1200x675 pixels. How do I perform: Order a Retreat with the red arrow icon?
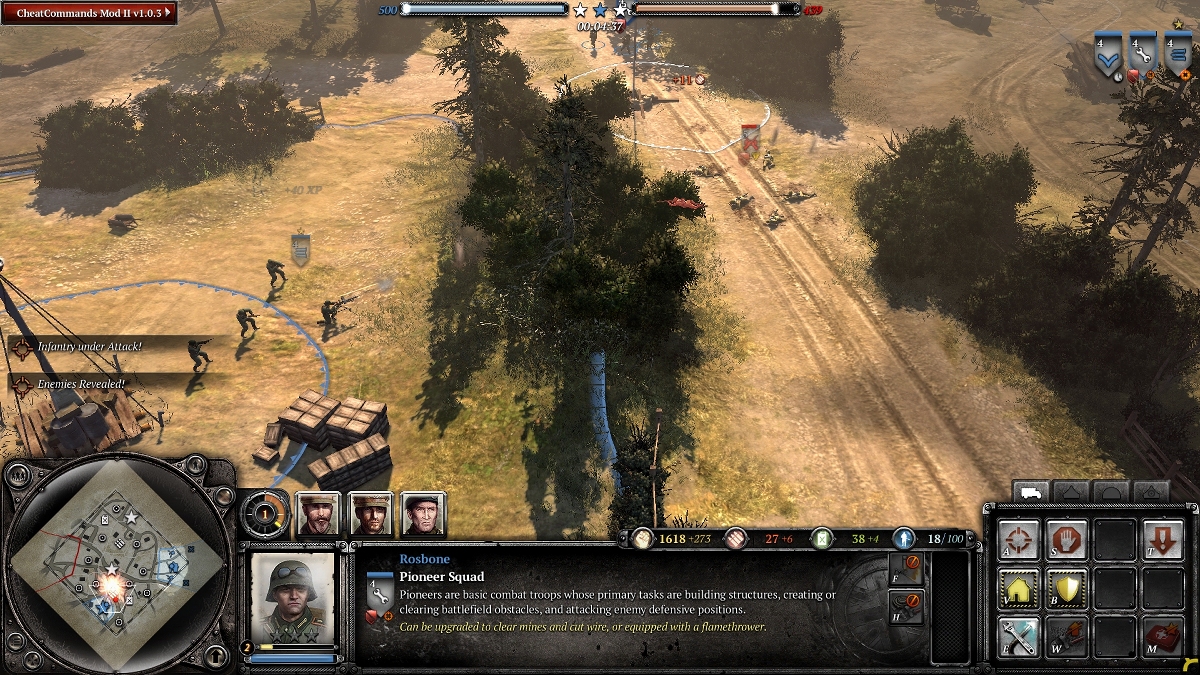coord(1162,541)
